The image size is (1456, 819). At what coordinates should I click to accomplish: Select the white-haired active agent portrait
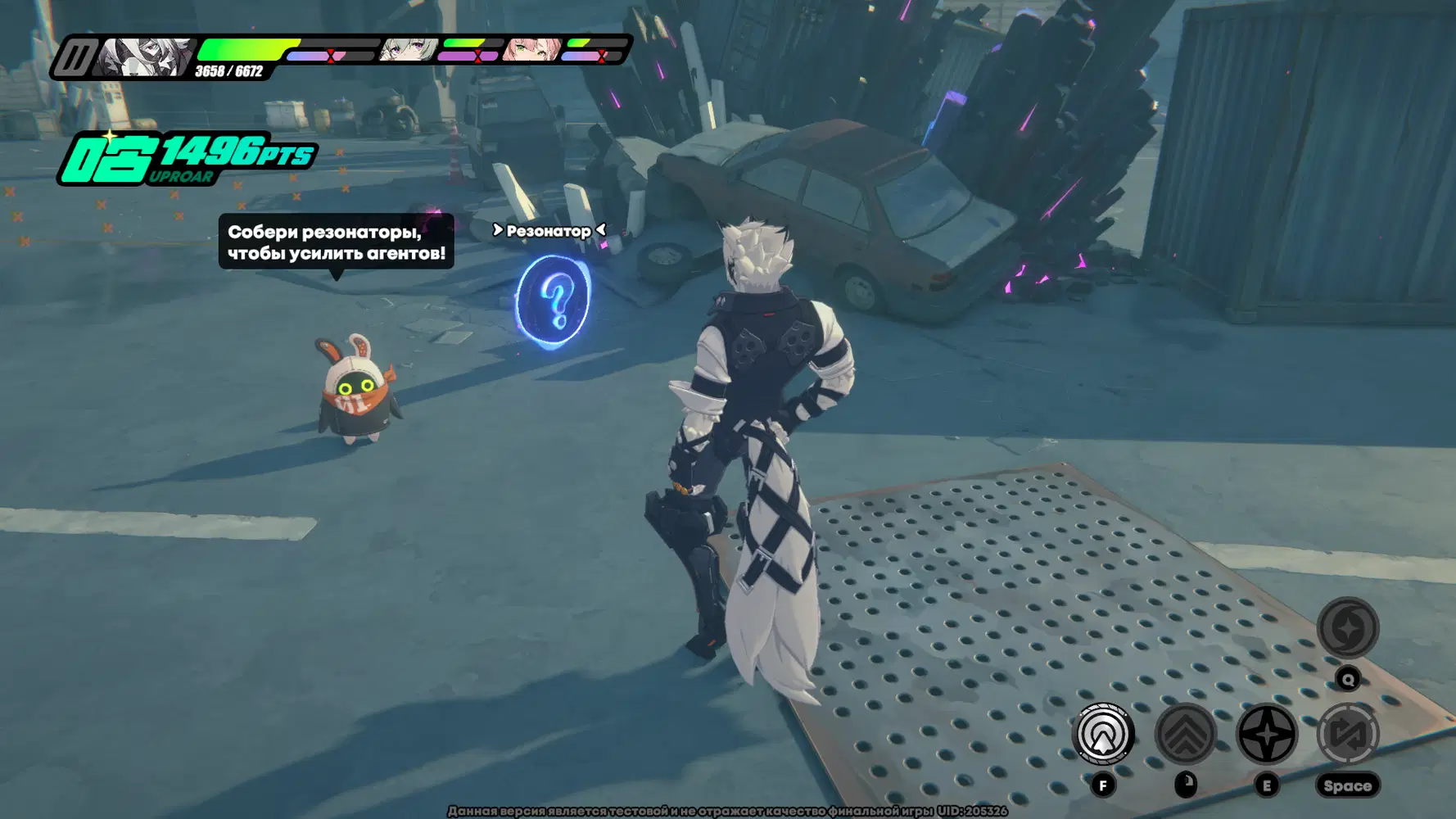(146, 57)
